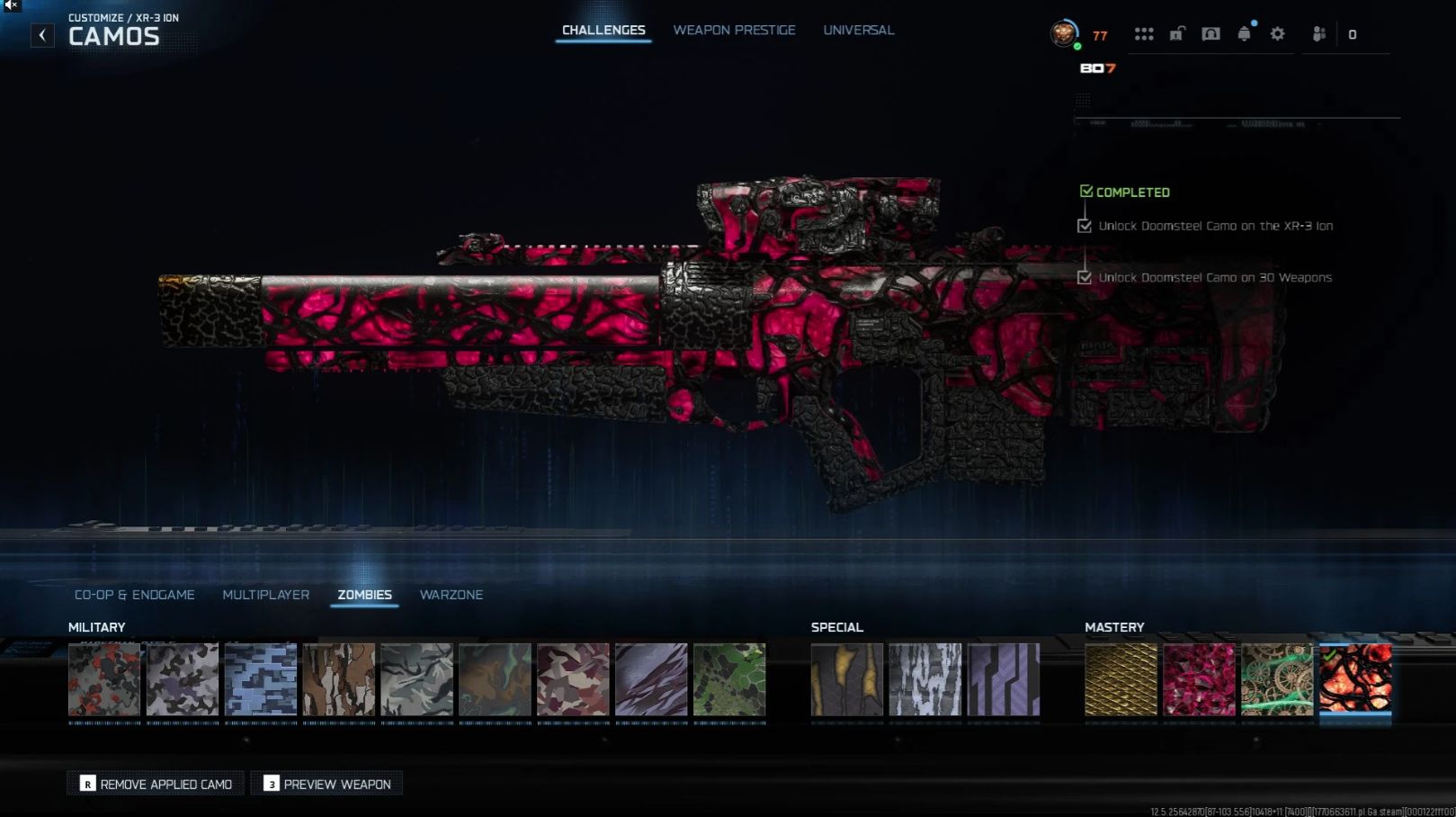
Task: Show the Co-op & Endgame camo category
Action: 135,595
